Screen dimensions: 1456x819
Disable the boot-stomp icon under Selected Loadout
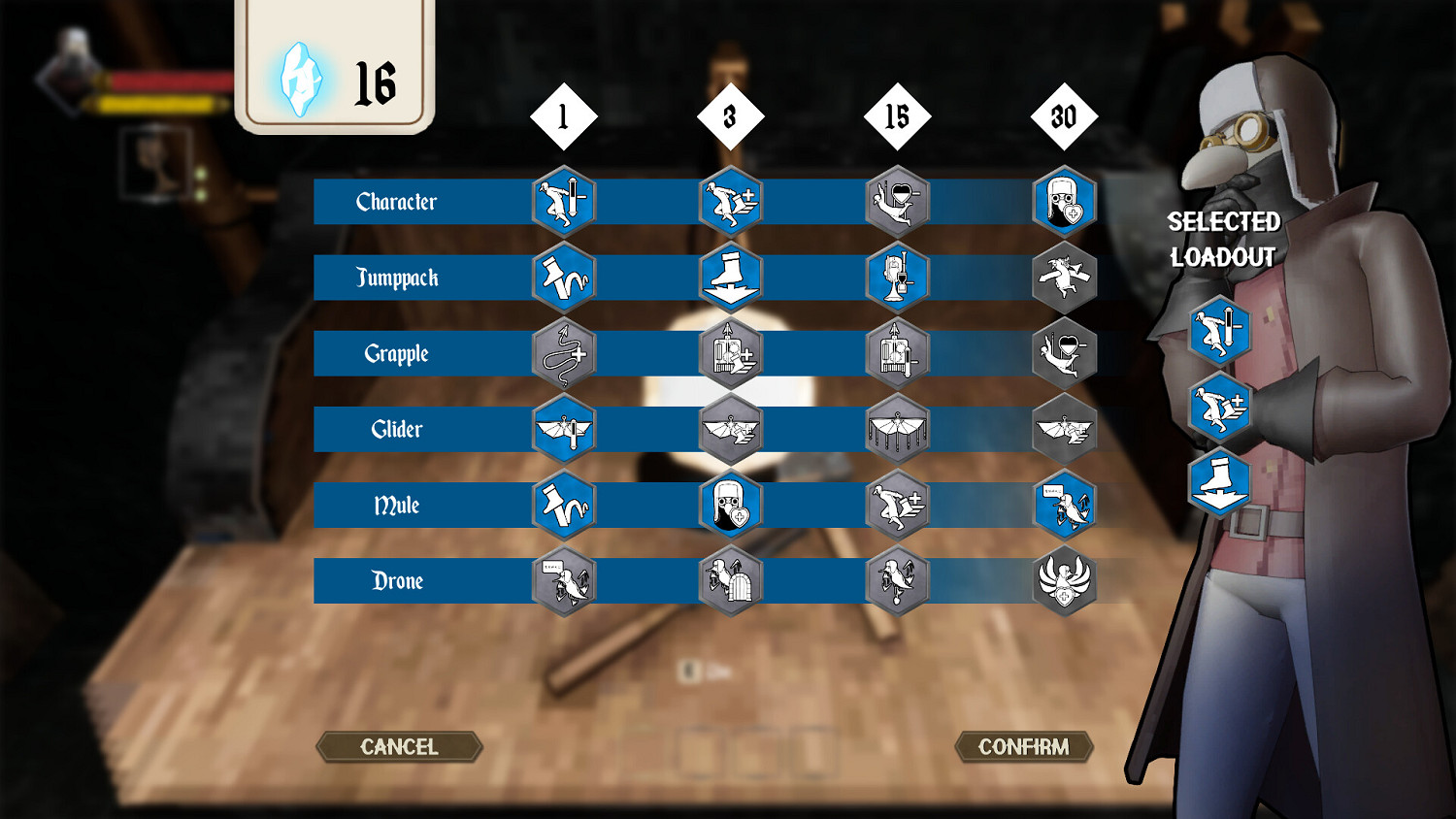1218,485
